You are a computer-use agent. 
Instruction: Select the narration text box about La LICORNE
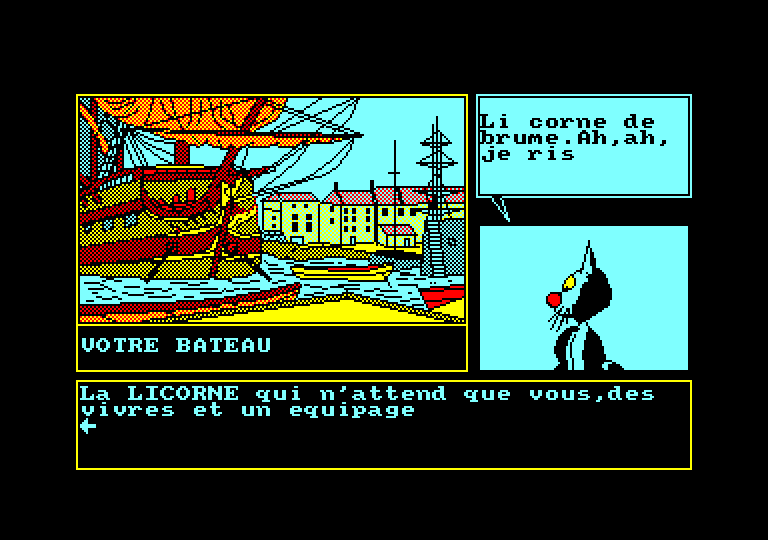(384, 424)
